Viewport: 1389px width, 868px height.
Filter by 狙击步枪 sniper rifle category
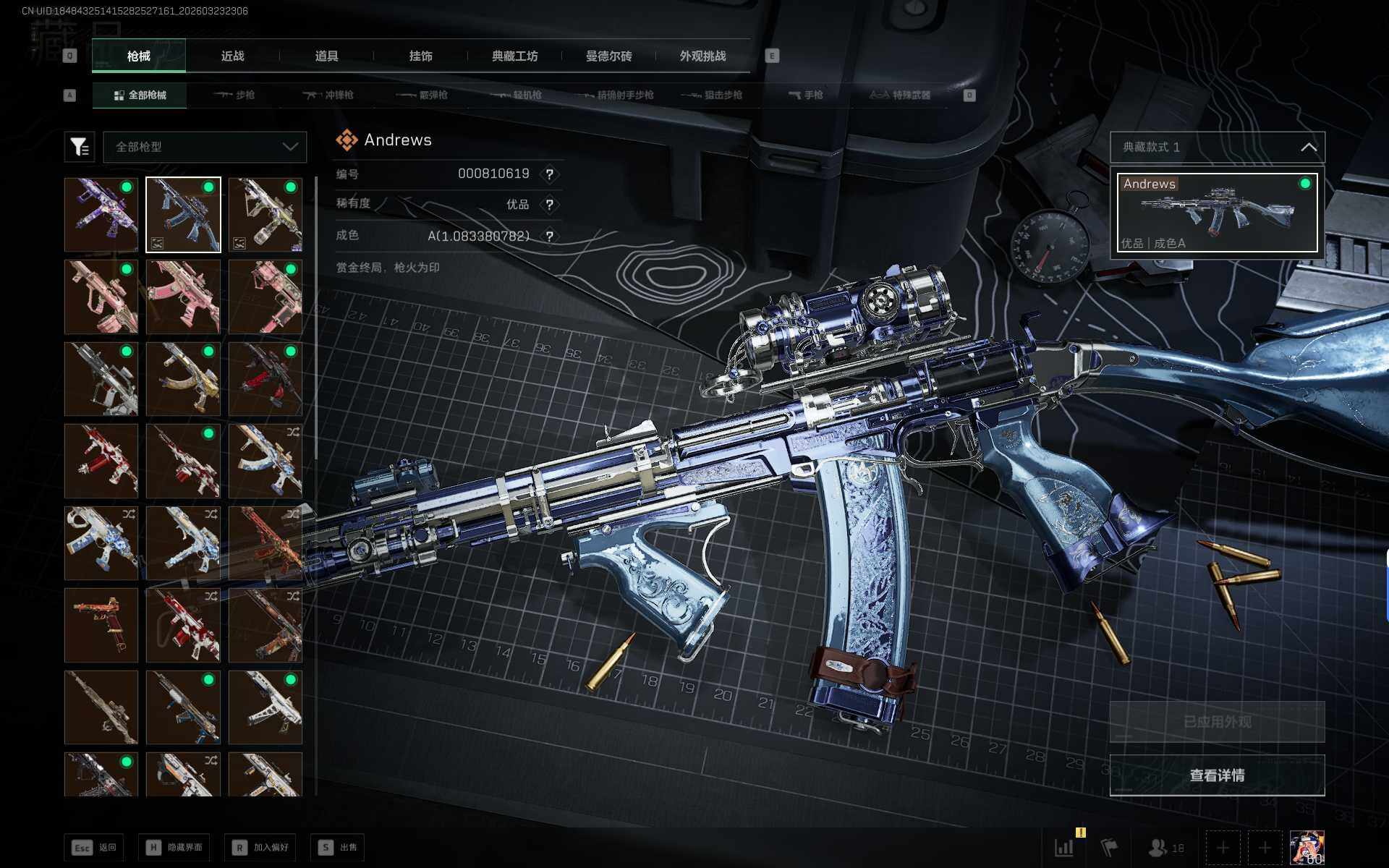[x=712, y=95]
